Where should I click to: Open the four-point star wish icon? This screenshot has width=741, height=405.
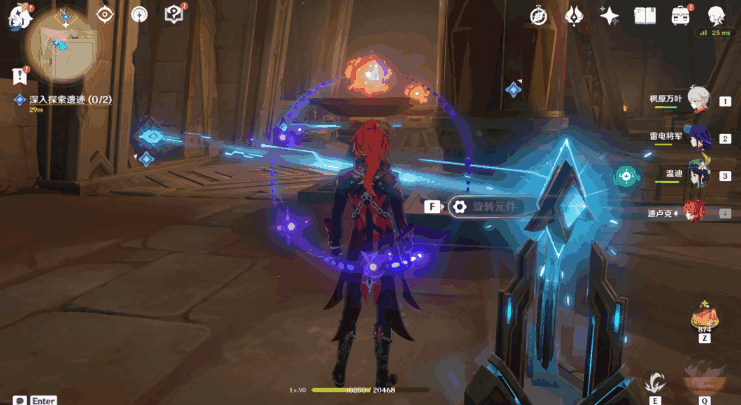pos(609,15)
